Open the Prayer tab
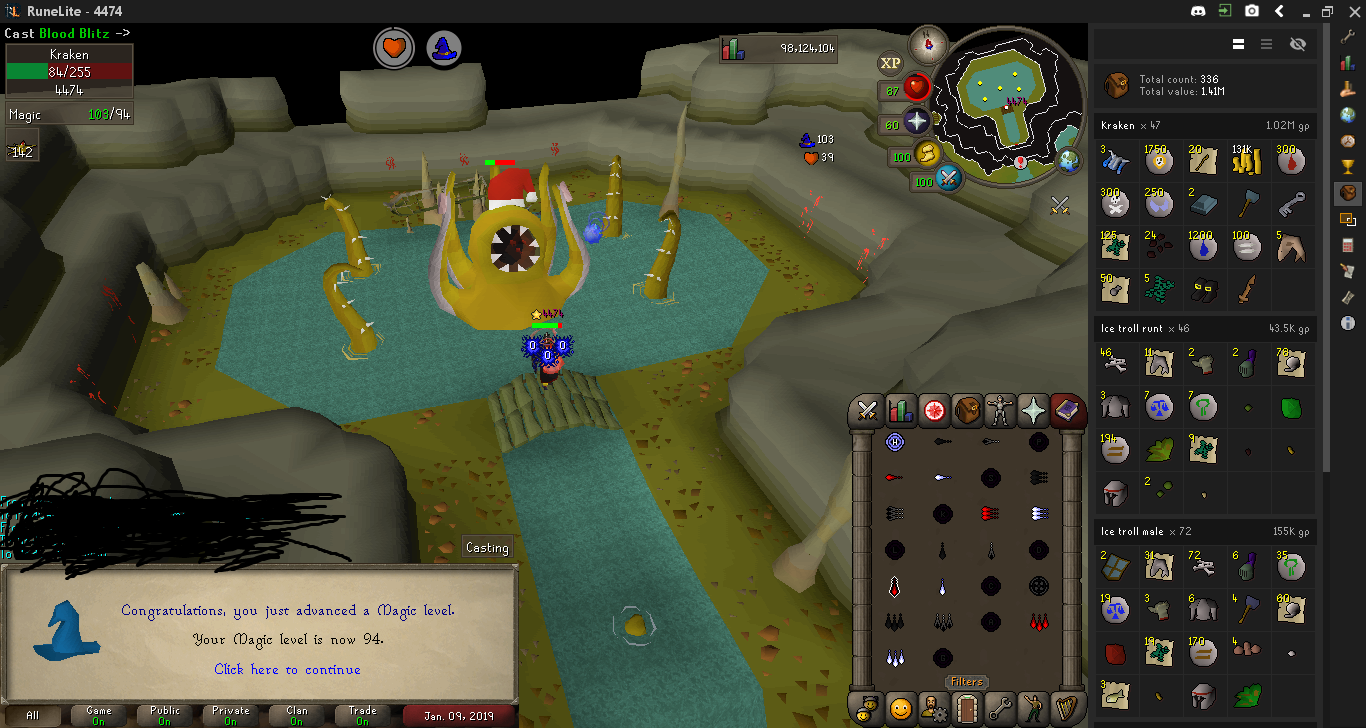The height and width of the screenshot is (728, 1366). pyautogui.click(x=1033, y=410)
